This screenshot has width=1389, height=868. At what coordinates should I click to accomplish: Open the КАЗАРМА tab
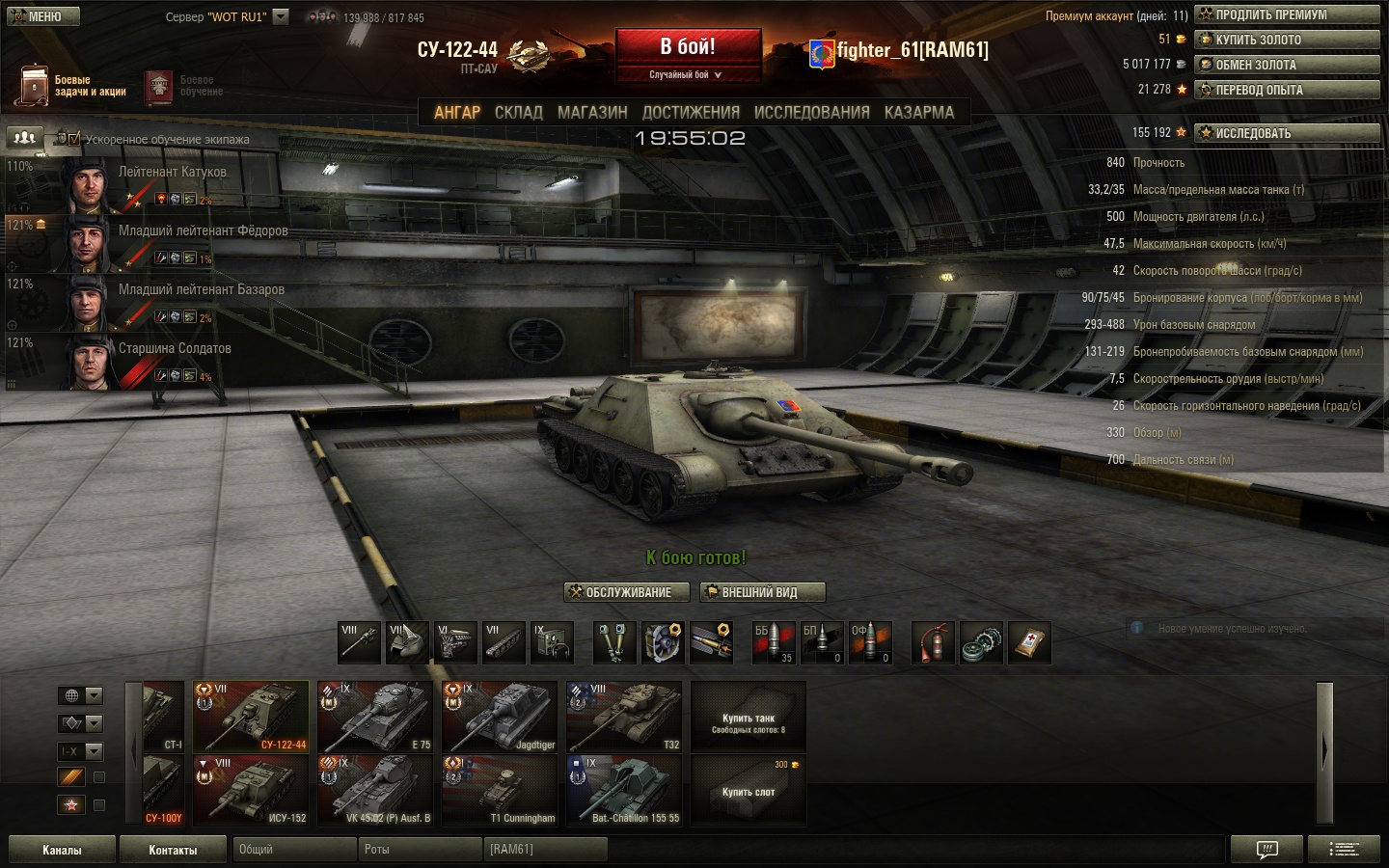[918, 113]
